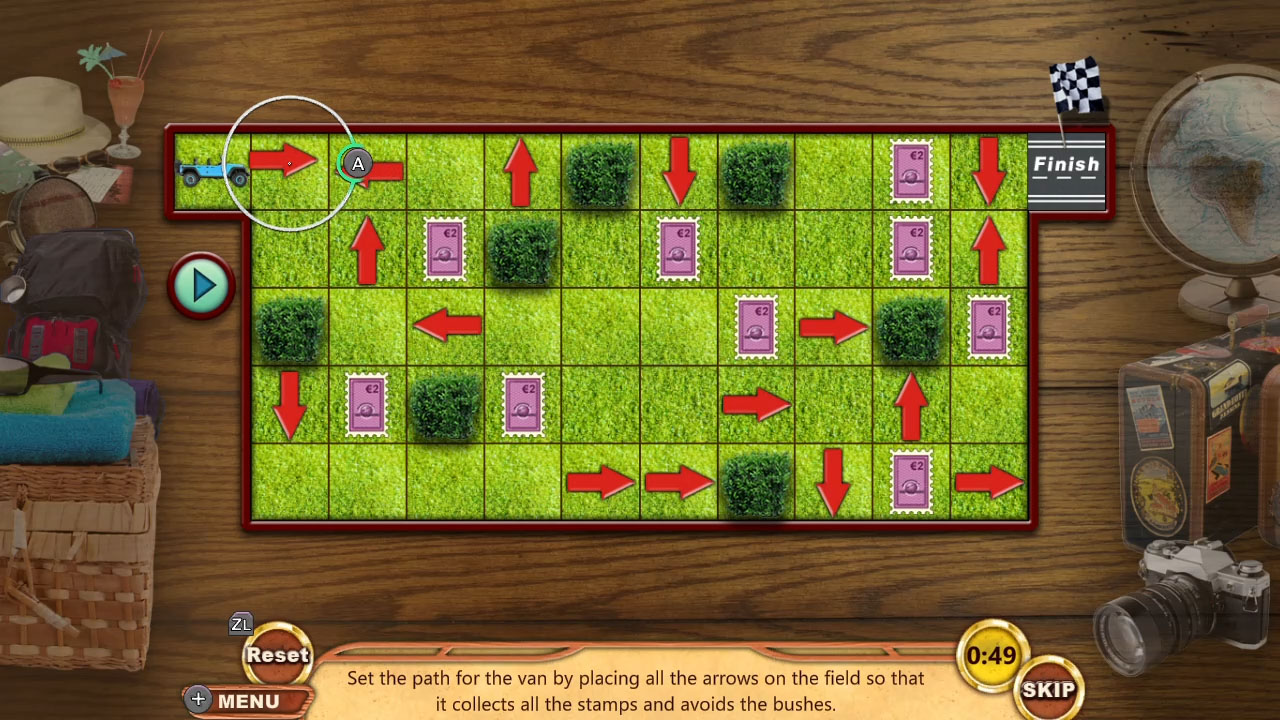Click the €2 stamp in the bottom row
Screen dimensions: 1280x720
coord(911,483)
